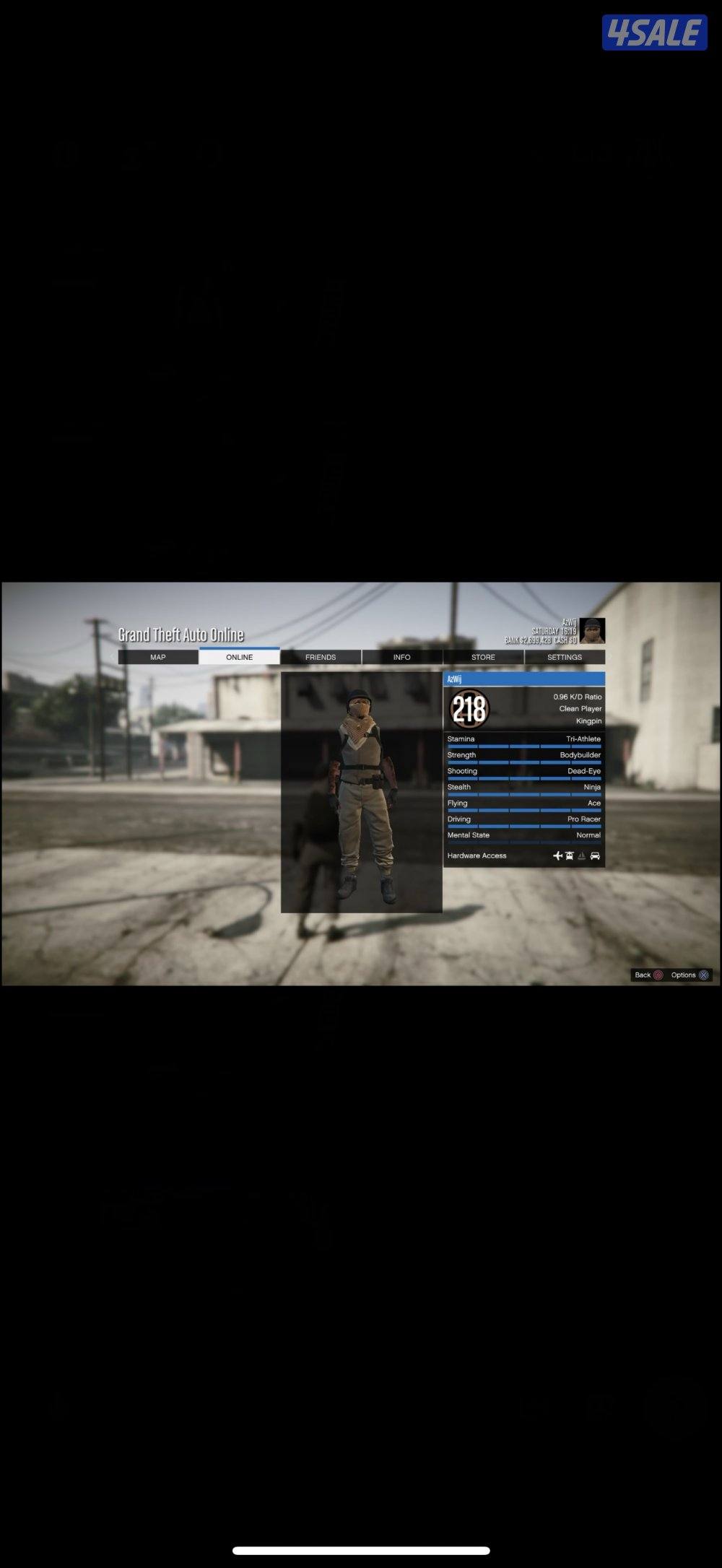
Task: Go to the STORE tab
Action: (483, 657)
